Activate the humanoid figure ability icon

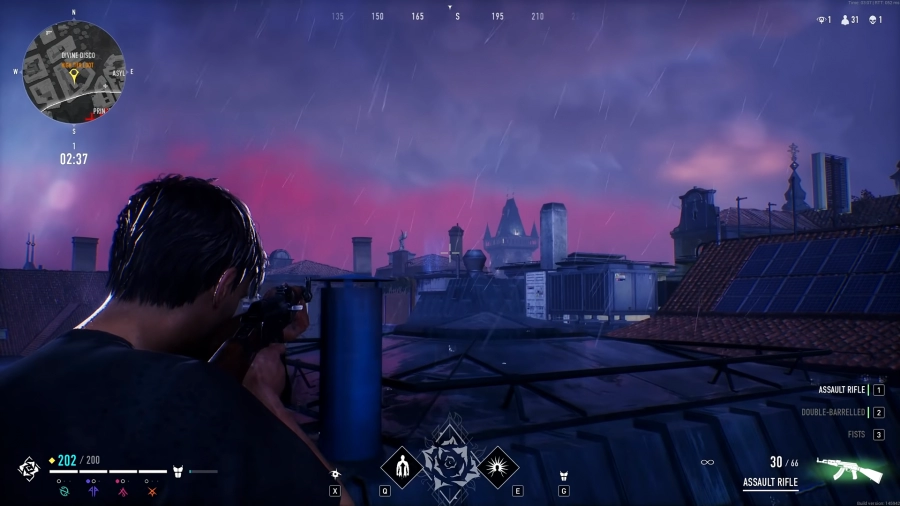click(402, 466)
